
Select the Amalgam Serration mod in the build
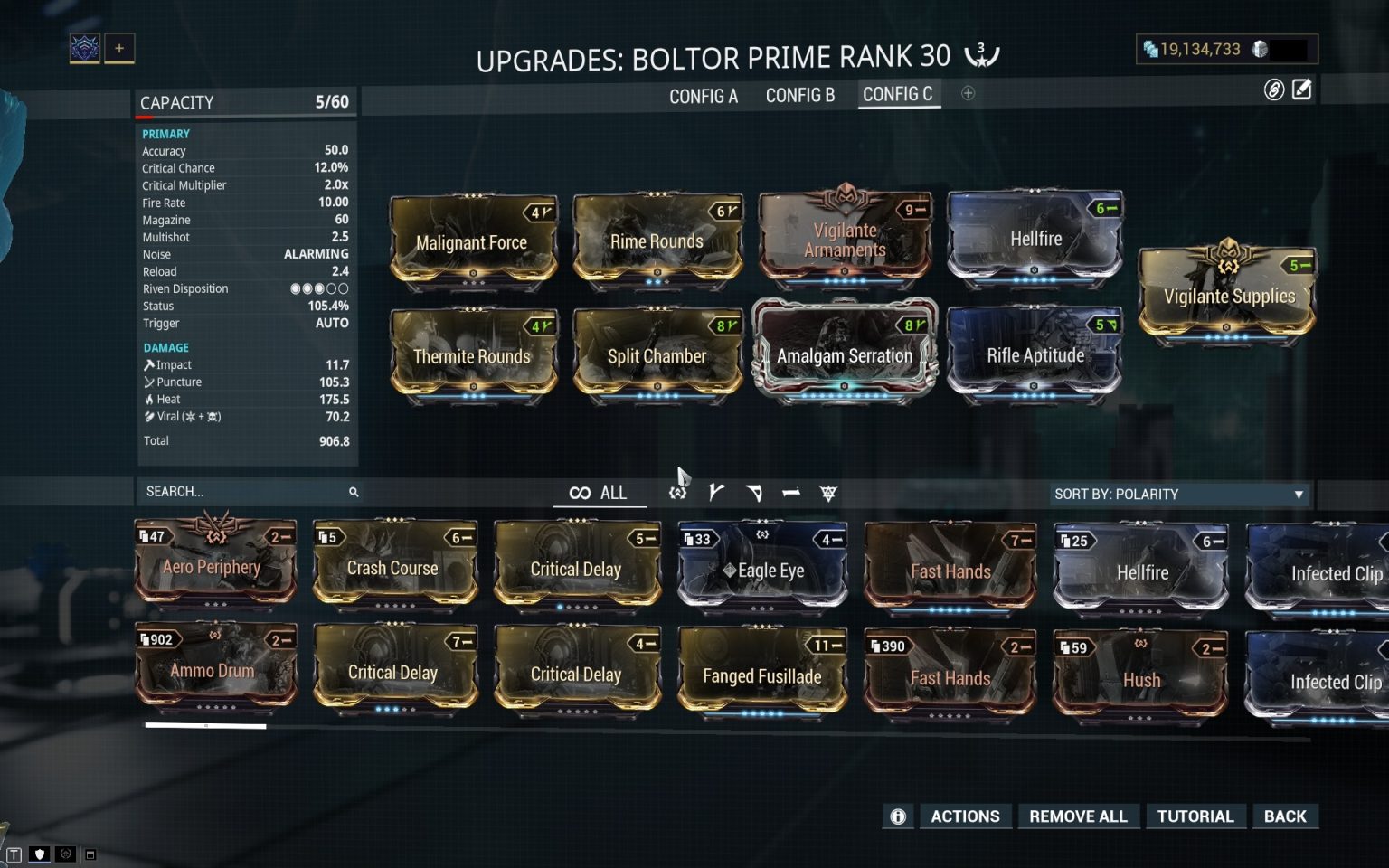[x=845, y=355]
